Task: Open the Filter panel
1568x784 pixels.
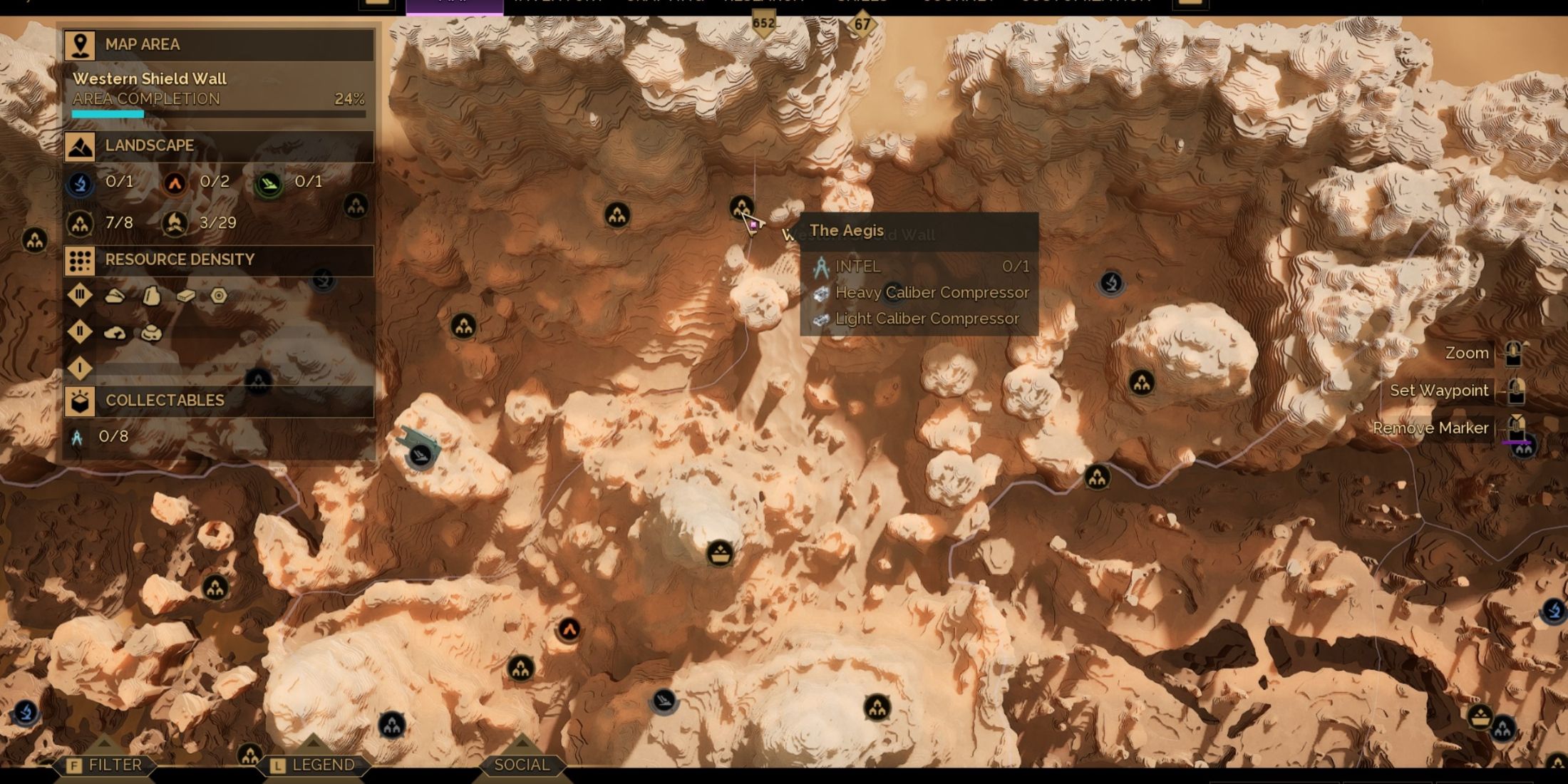Action: [x=105, y=765]
